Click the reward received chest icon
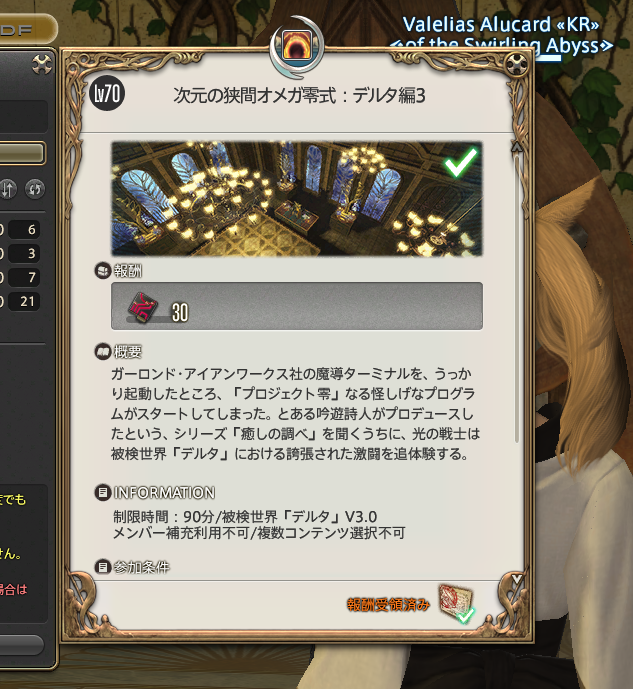Image resolution: width=633 pixels, height=689 pixels. (x=456, y=604)
